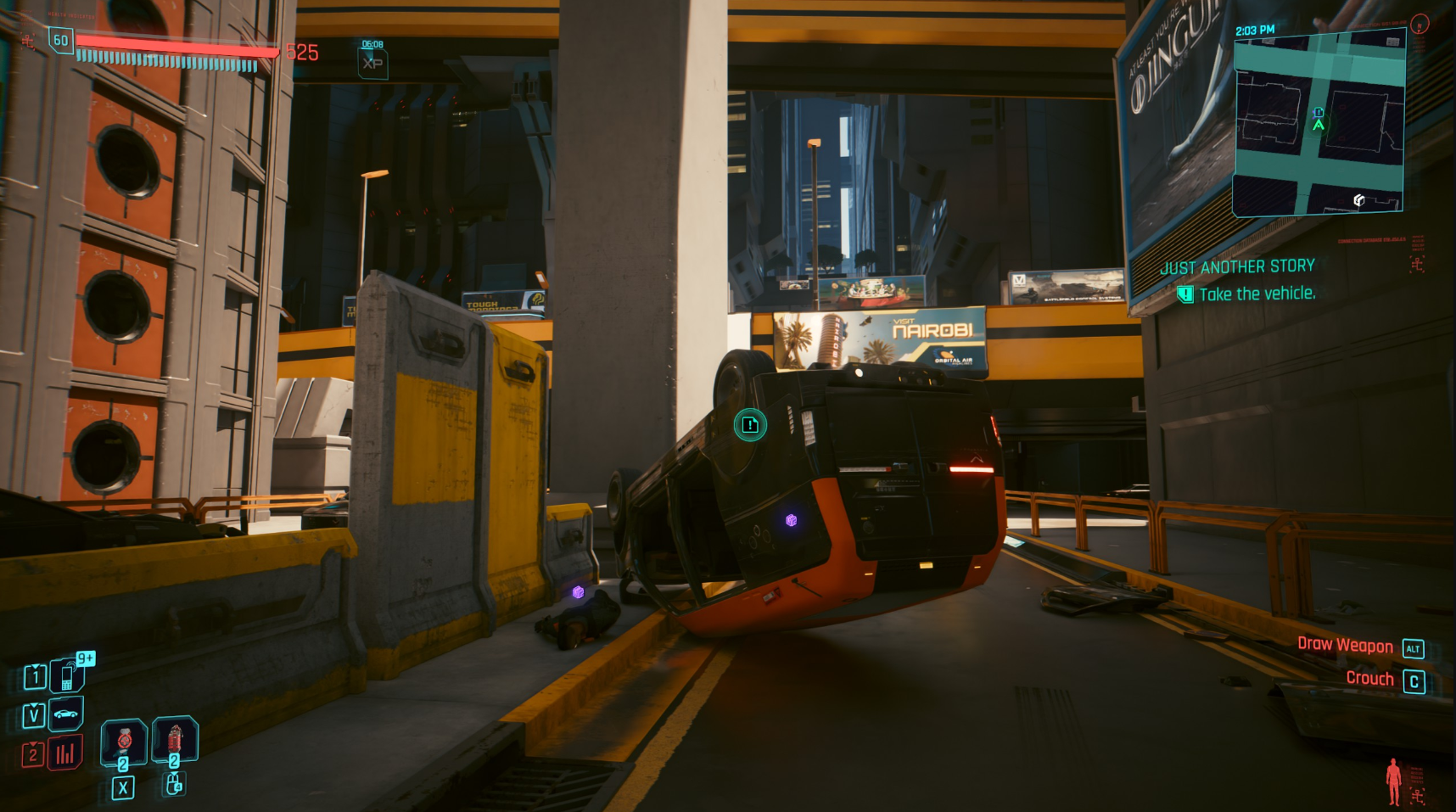Viewport: 1456px width, 812px height.
Task: Click the red character stance figure
Action: [1392, 781]
